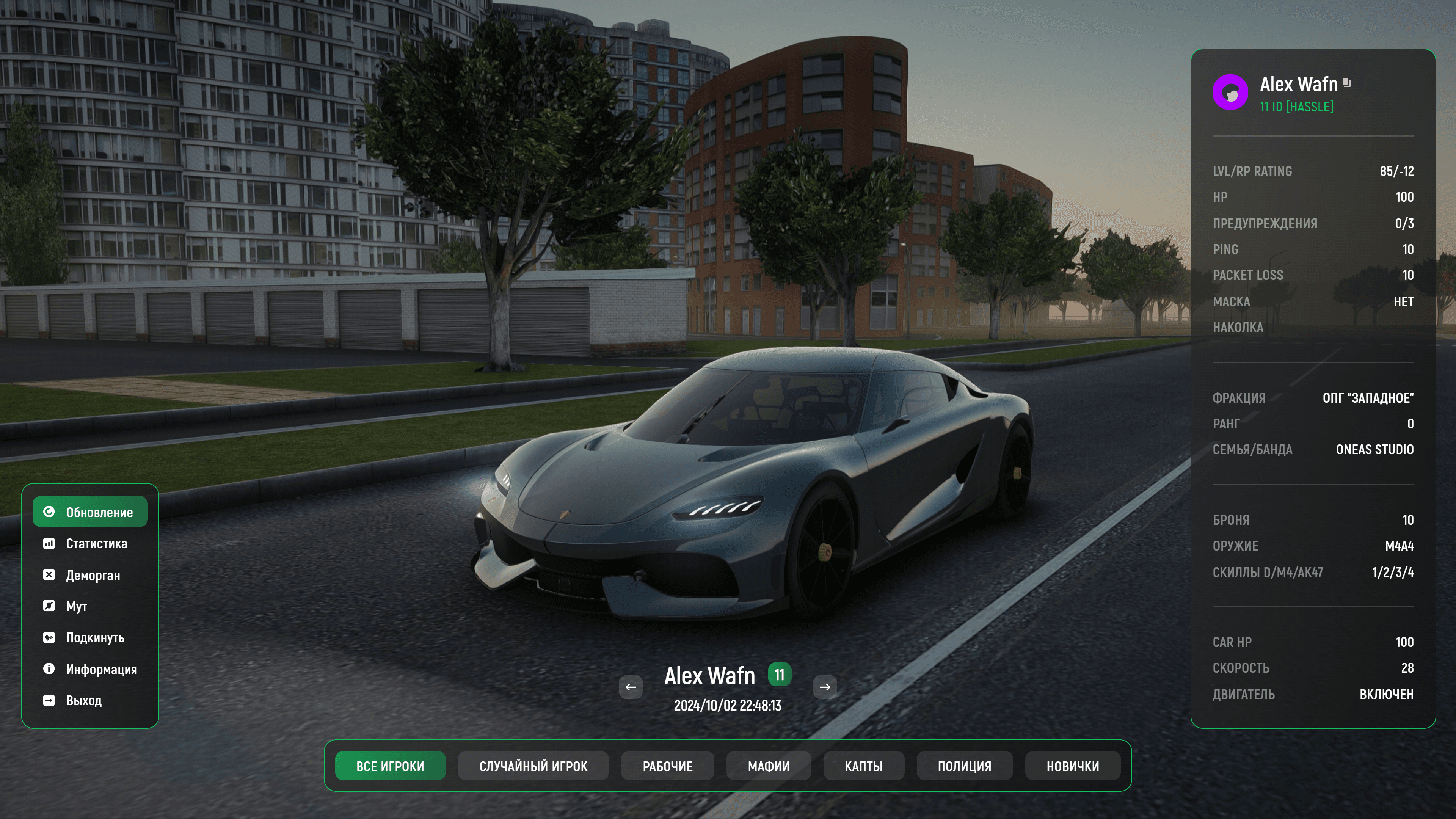Viewport: 1456px width, 819px height.
Task: Choose the СЛУЧАЙНЫЙ ИГРОК button
Action: [533, 766]
